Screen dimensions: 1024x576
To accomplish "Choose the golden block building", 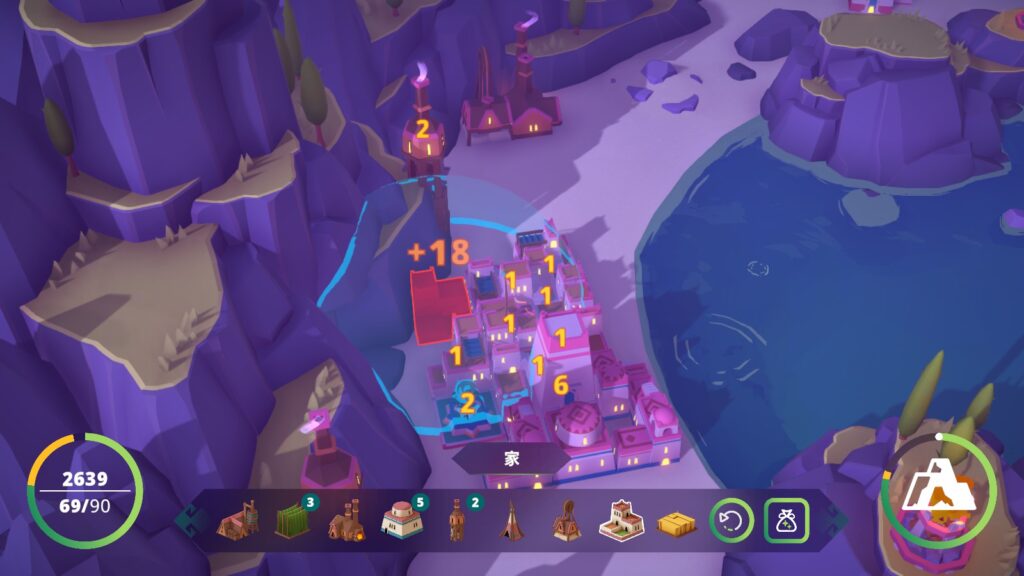I will [x=676, y=522].
